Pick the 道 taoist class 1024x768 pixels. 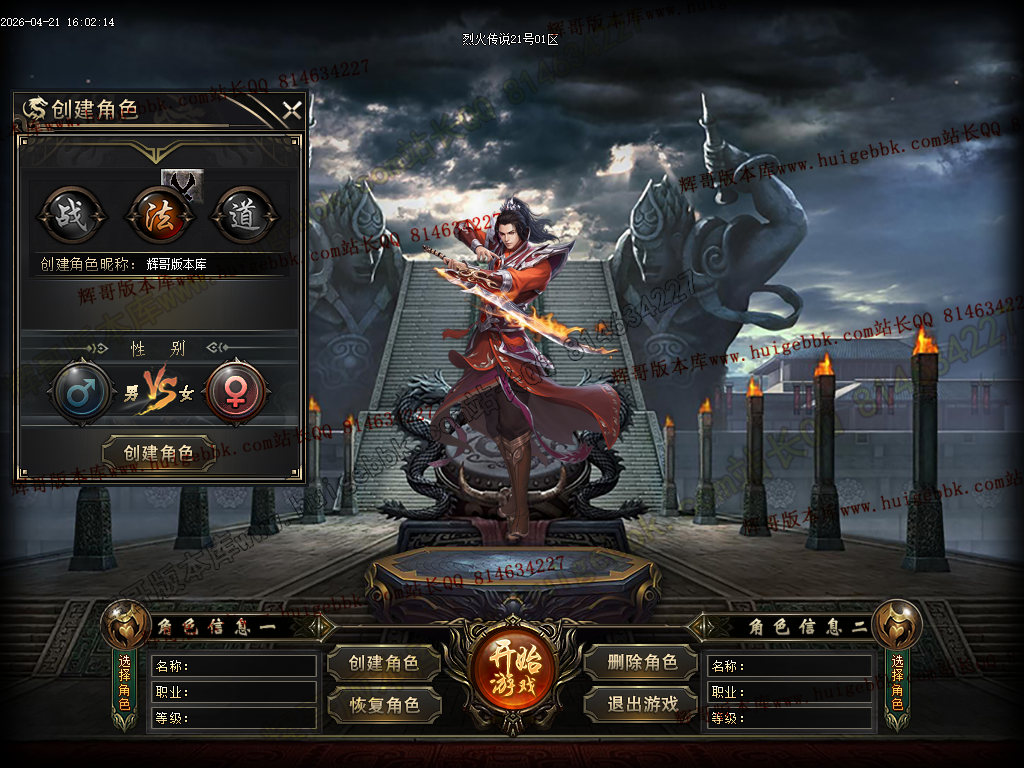pos(244,216)
